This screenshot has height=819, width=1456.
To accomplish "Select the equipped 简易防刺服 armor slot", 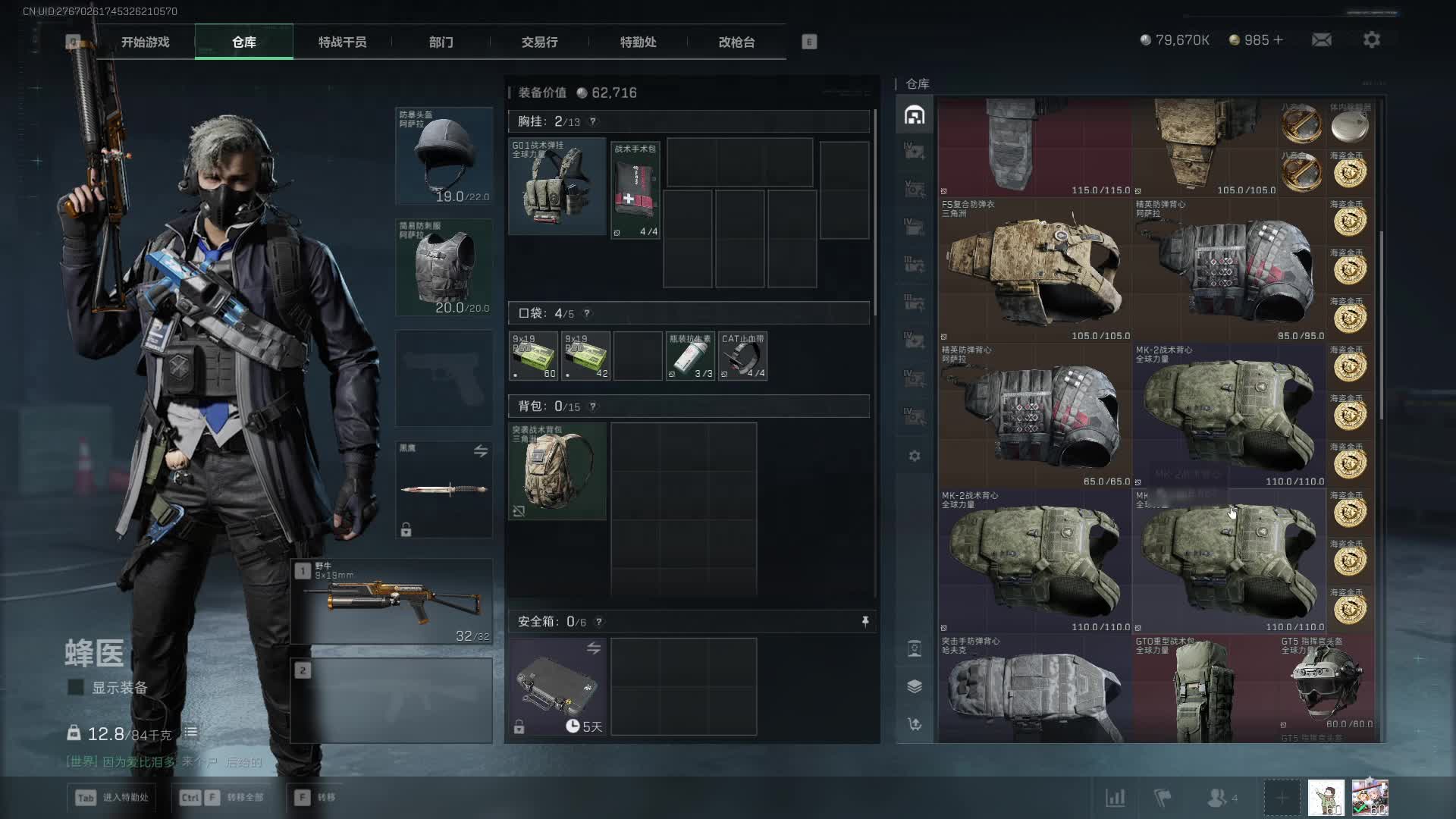I will pos(444,267).
